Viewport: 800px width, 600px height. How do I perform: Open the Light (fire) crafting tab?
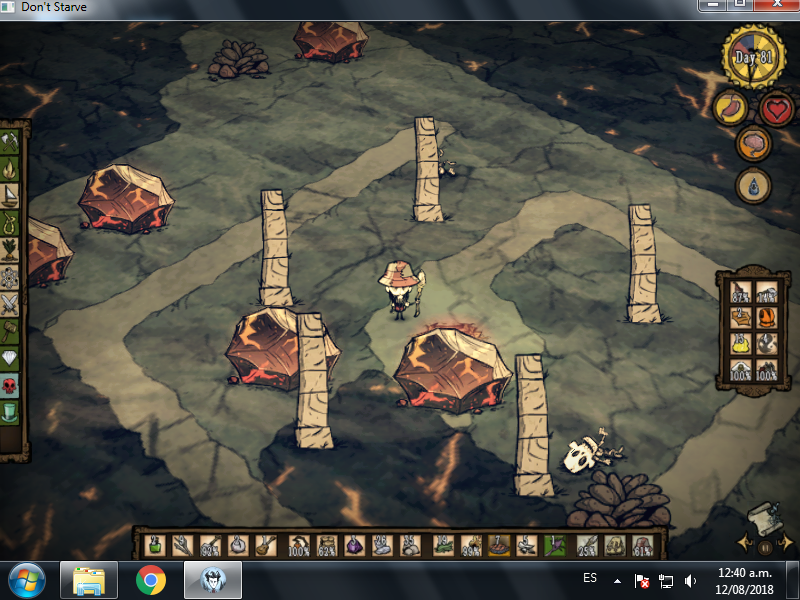pos(10,170)
